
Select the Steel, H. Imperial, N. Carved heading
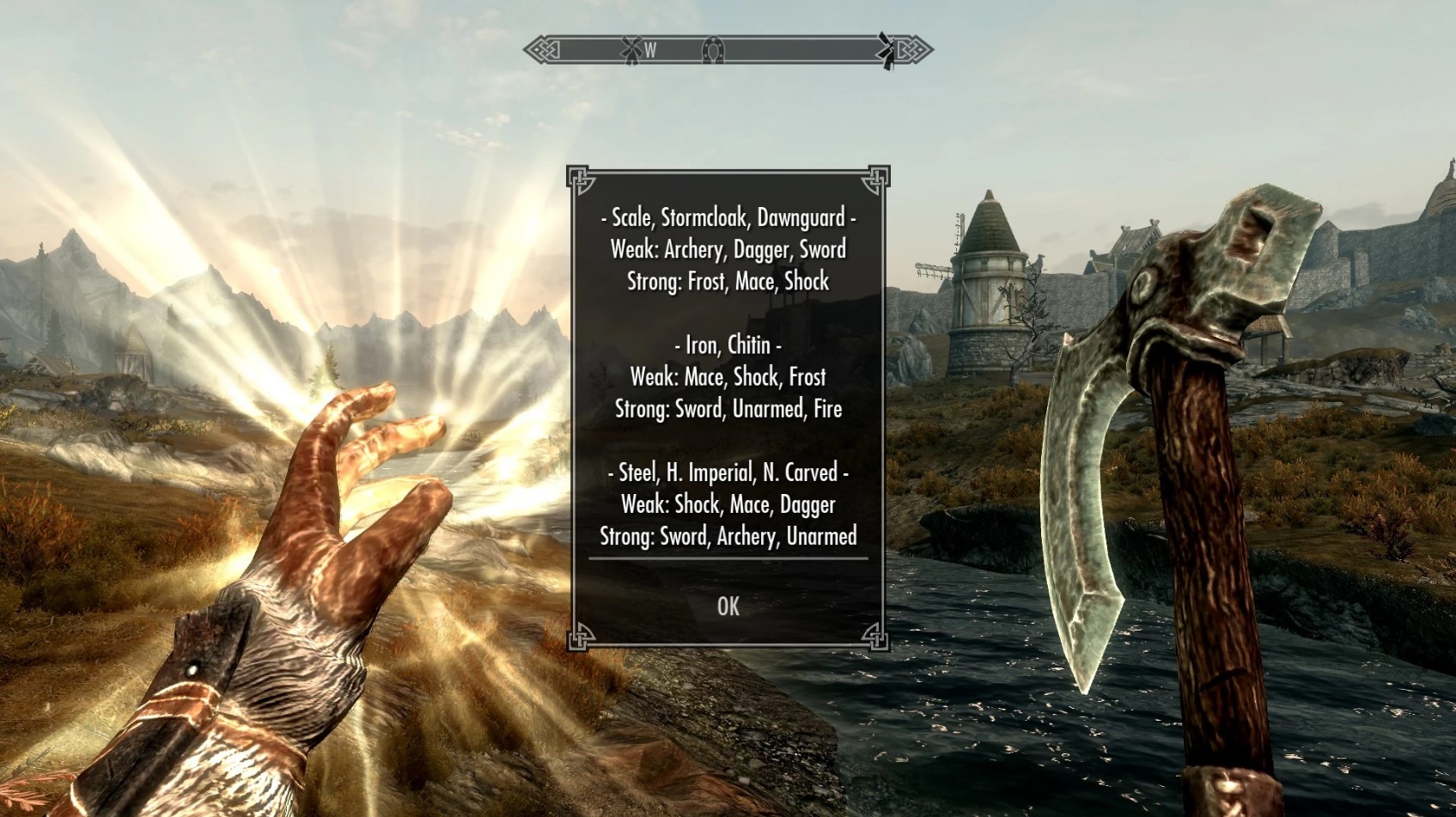tap(728, 472)
